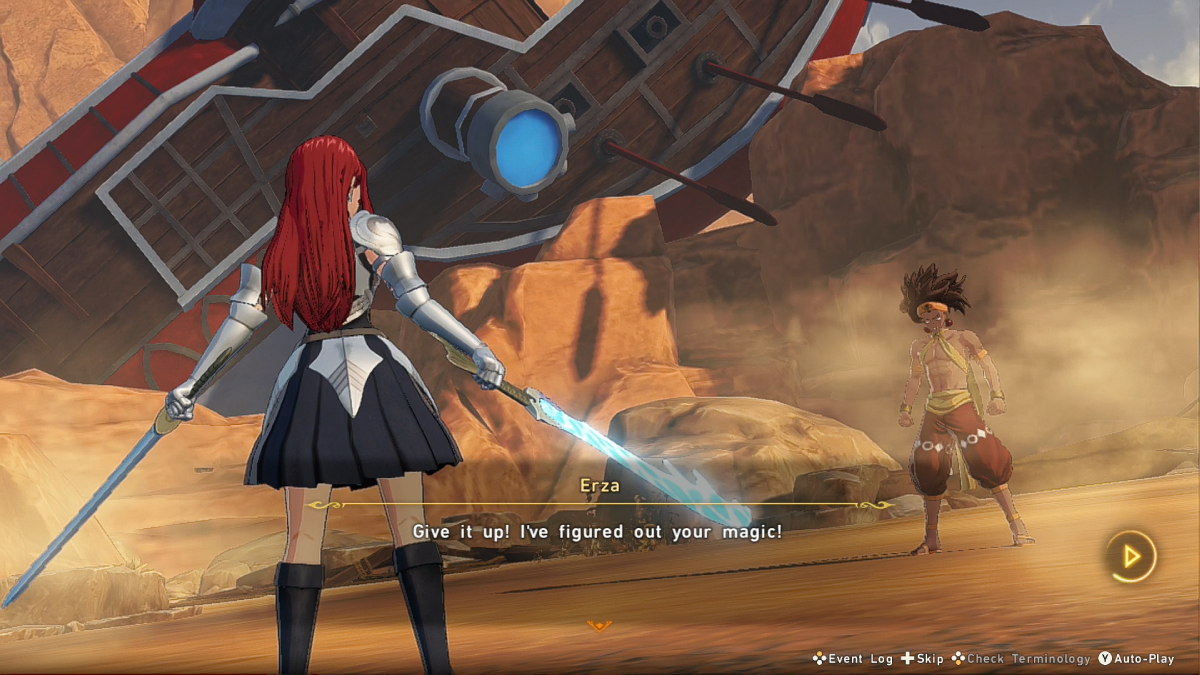Click the round gold arrow button
The image size is (1200, 675).
coord(1130,556)
